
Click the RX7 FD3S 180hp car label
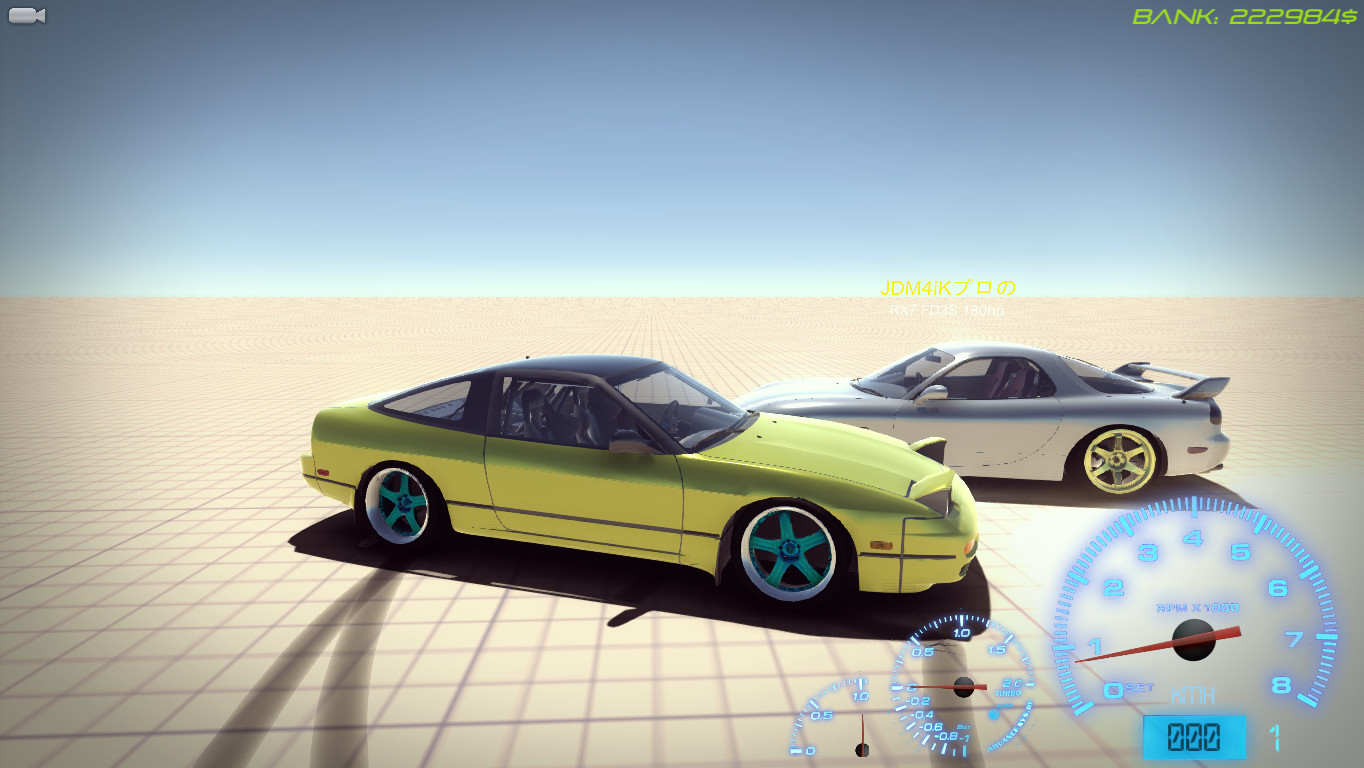pos(946,310)
